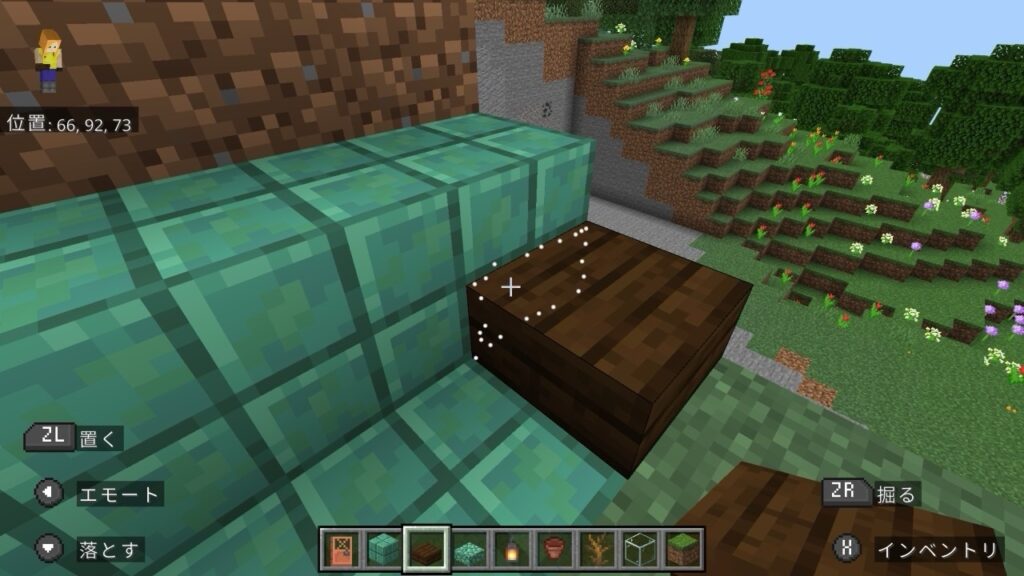Select the dark wooden slab slot
This screenshot has width=1024, height=576.
pyautogui.click(x=426, y=549)
